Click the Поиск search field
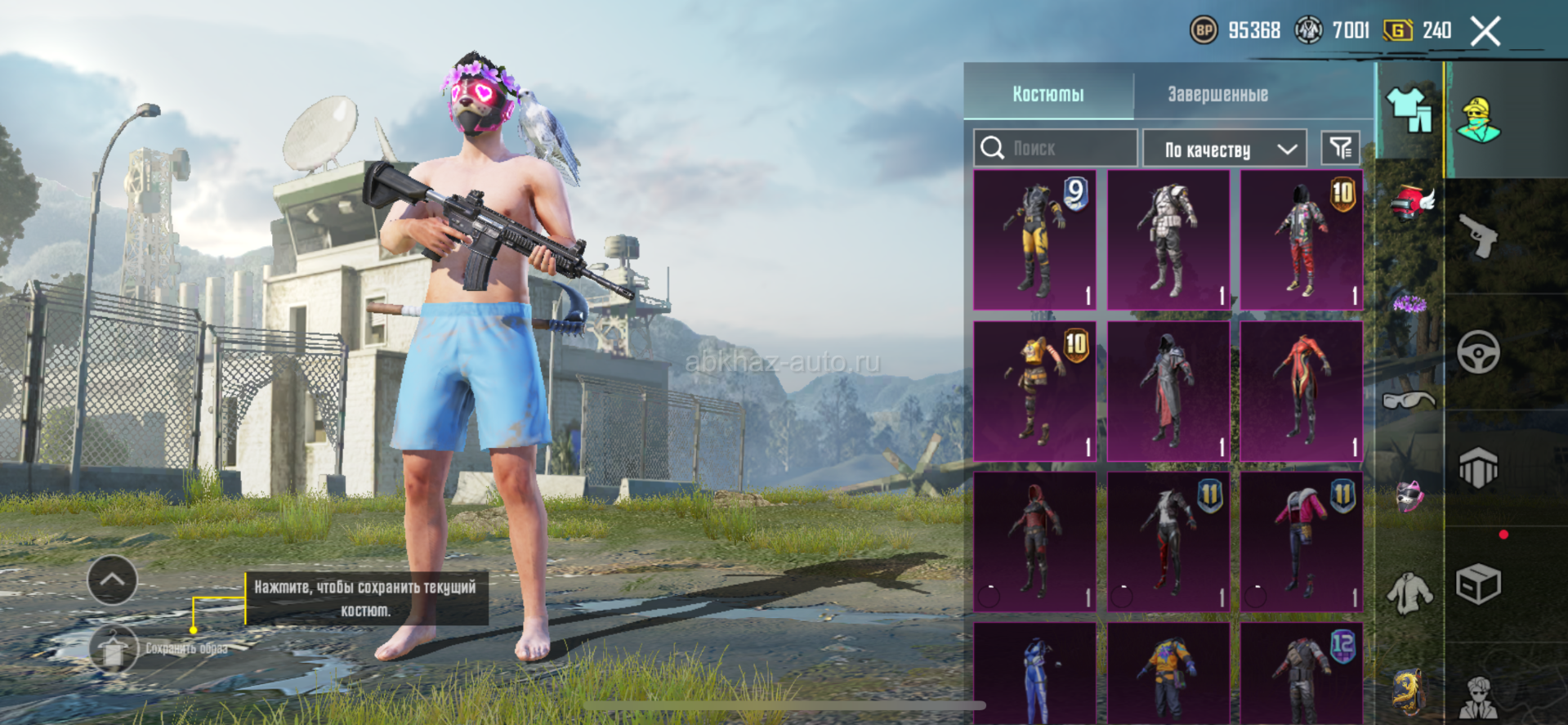The height and width of the screenshot is (725, 1568). 1056,148
